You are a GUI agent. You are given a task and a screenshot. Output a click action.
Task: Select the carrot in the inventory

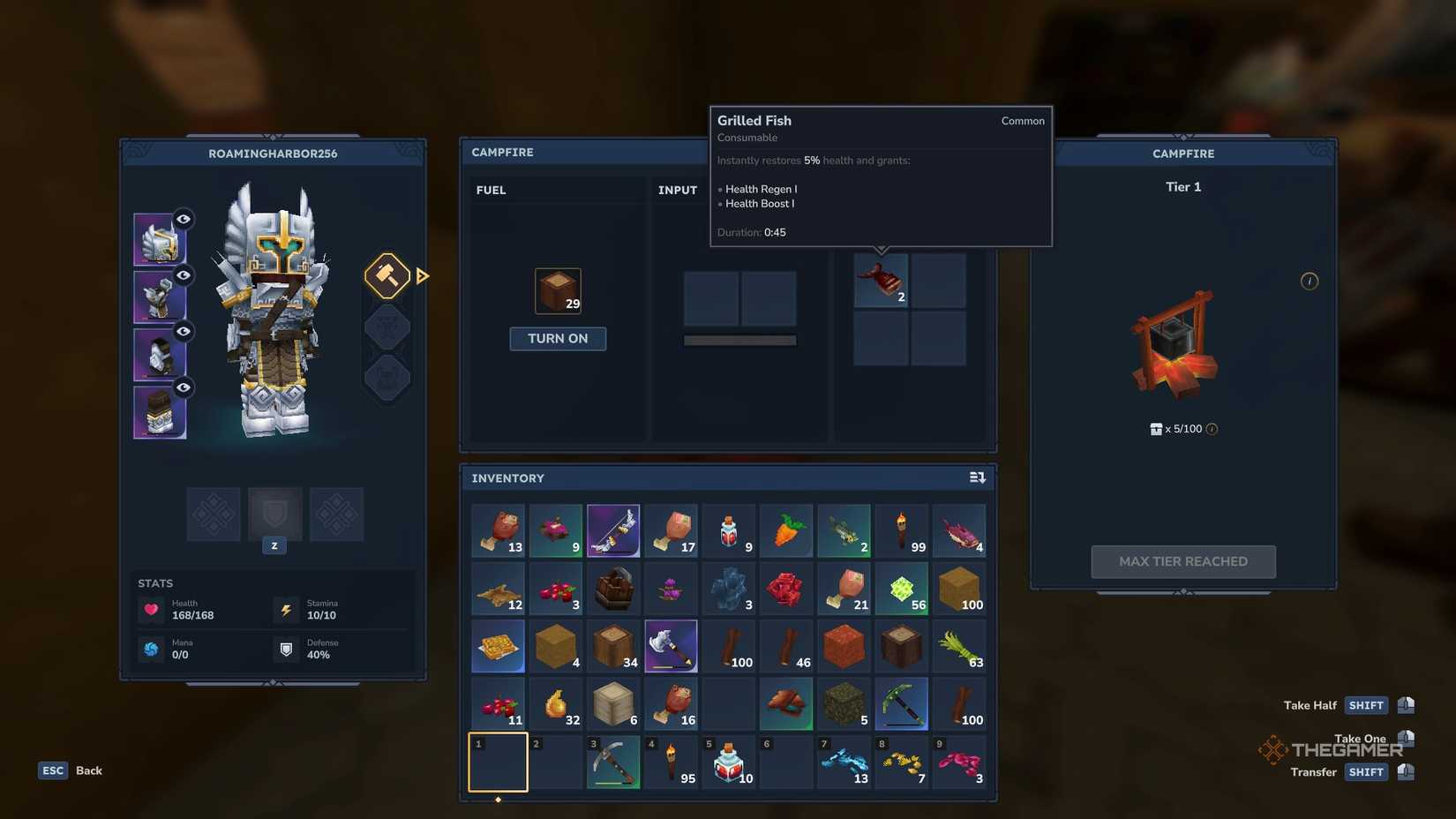785,530
